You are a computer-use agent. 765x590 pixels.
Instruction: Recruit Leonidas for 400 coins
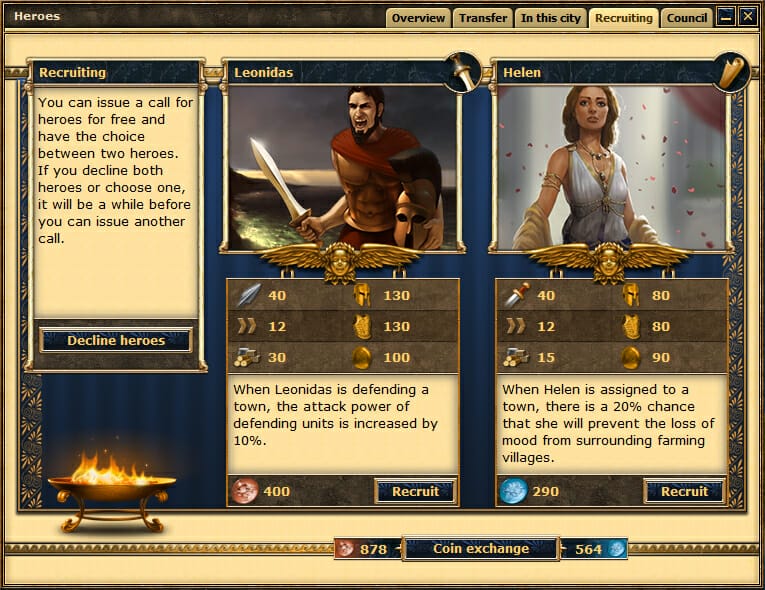point(415,491)
